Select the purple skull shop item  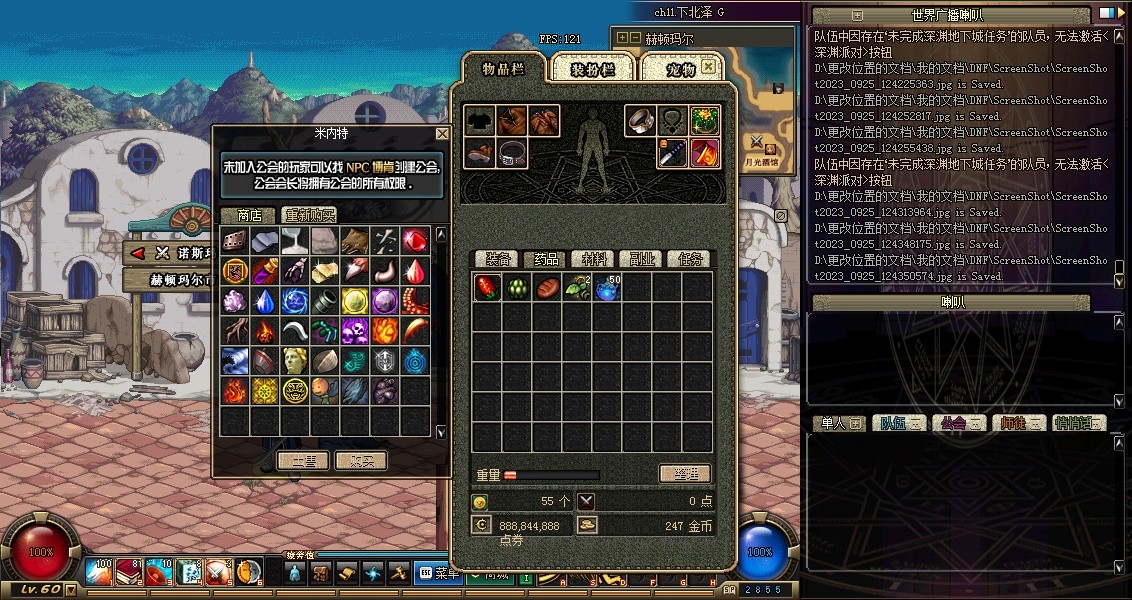355,331
